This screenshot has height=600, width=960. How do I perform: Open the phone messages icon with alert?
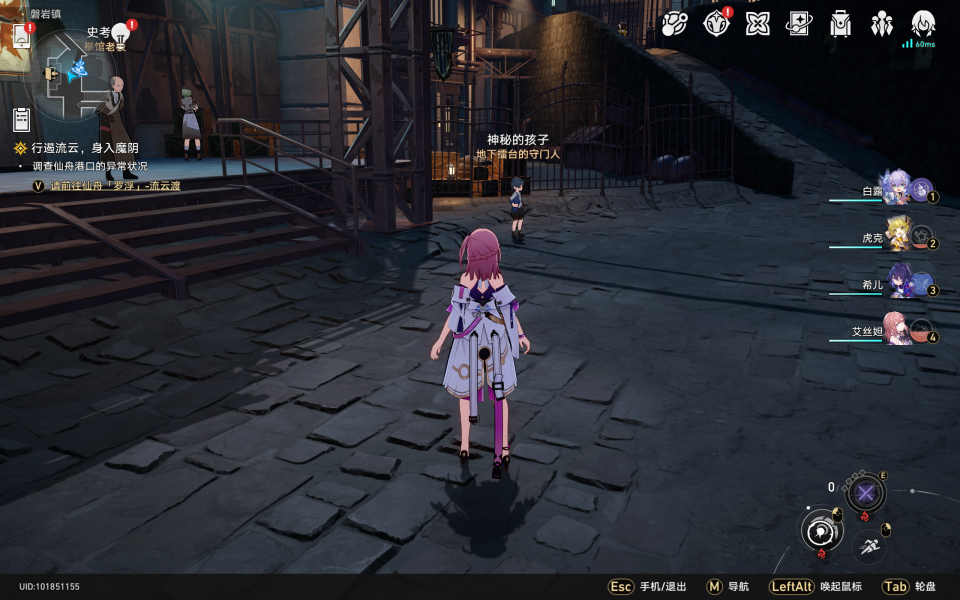[22, 35]
